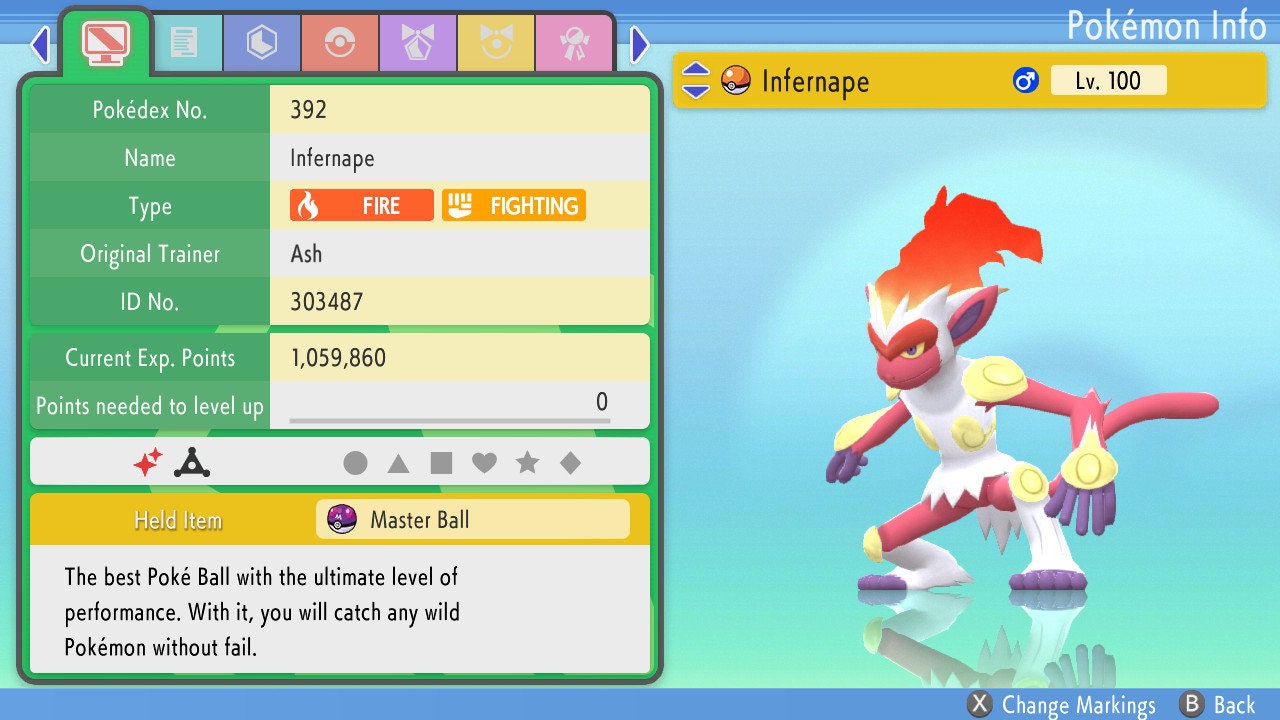The width and height of the screenshot is (1280, 720).
Task: Open the Moves Poké Ball tab icon
Action: [x=340, y=42]
